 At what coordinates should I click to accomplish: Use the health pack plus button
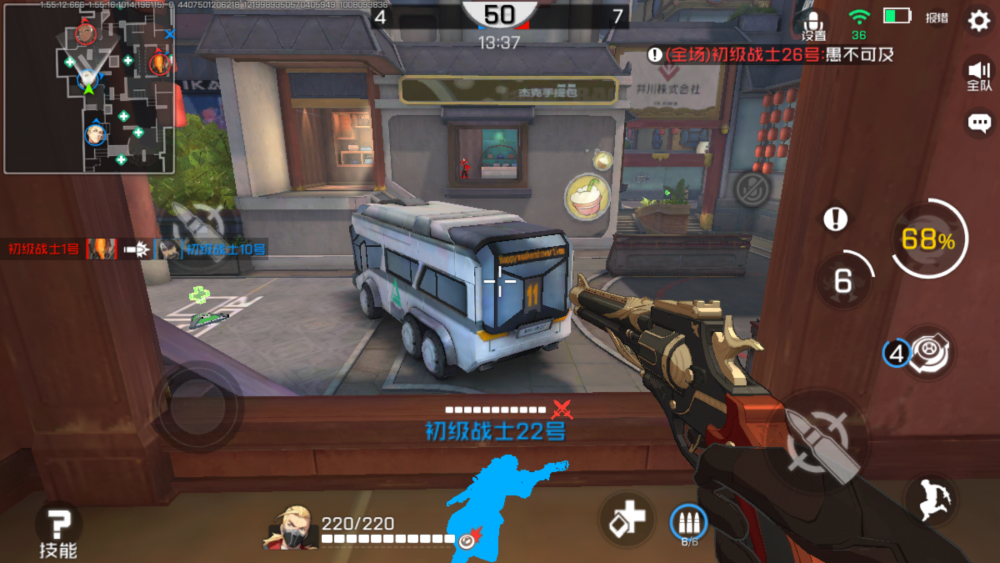tap(627, 520)
